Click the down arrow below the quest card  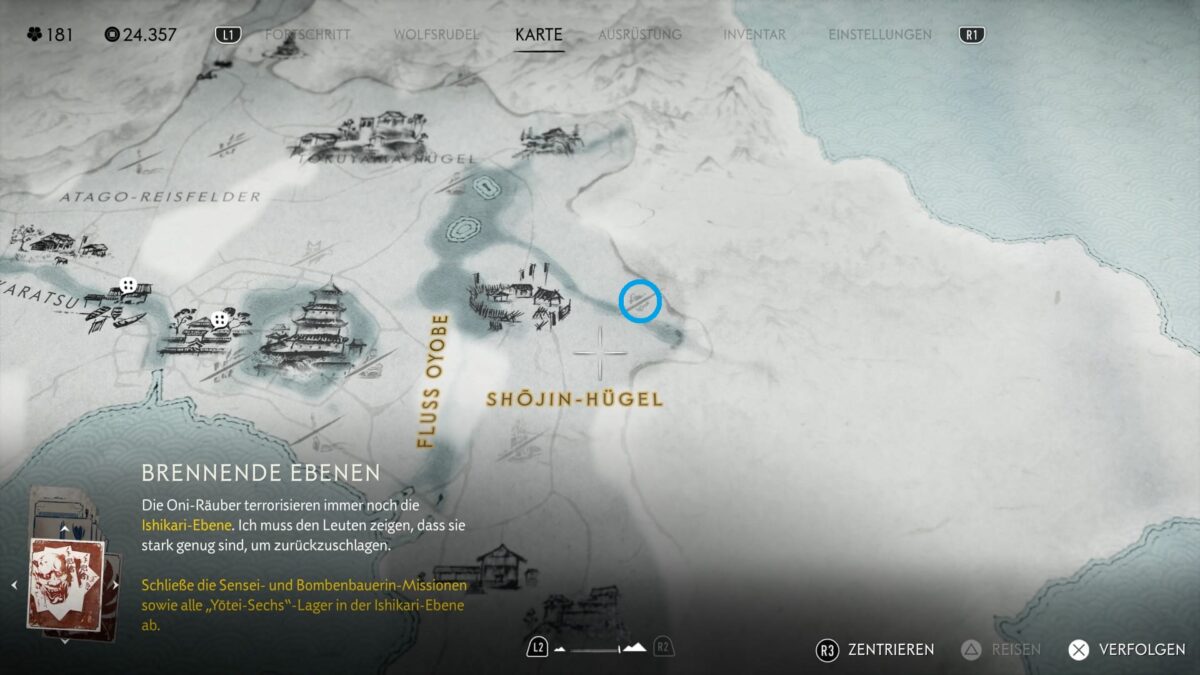[x=66, y=640]
